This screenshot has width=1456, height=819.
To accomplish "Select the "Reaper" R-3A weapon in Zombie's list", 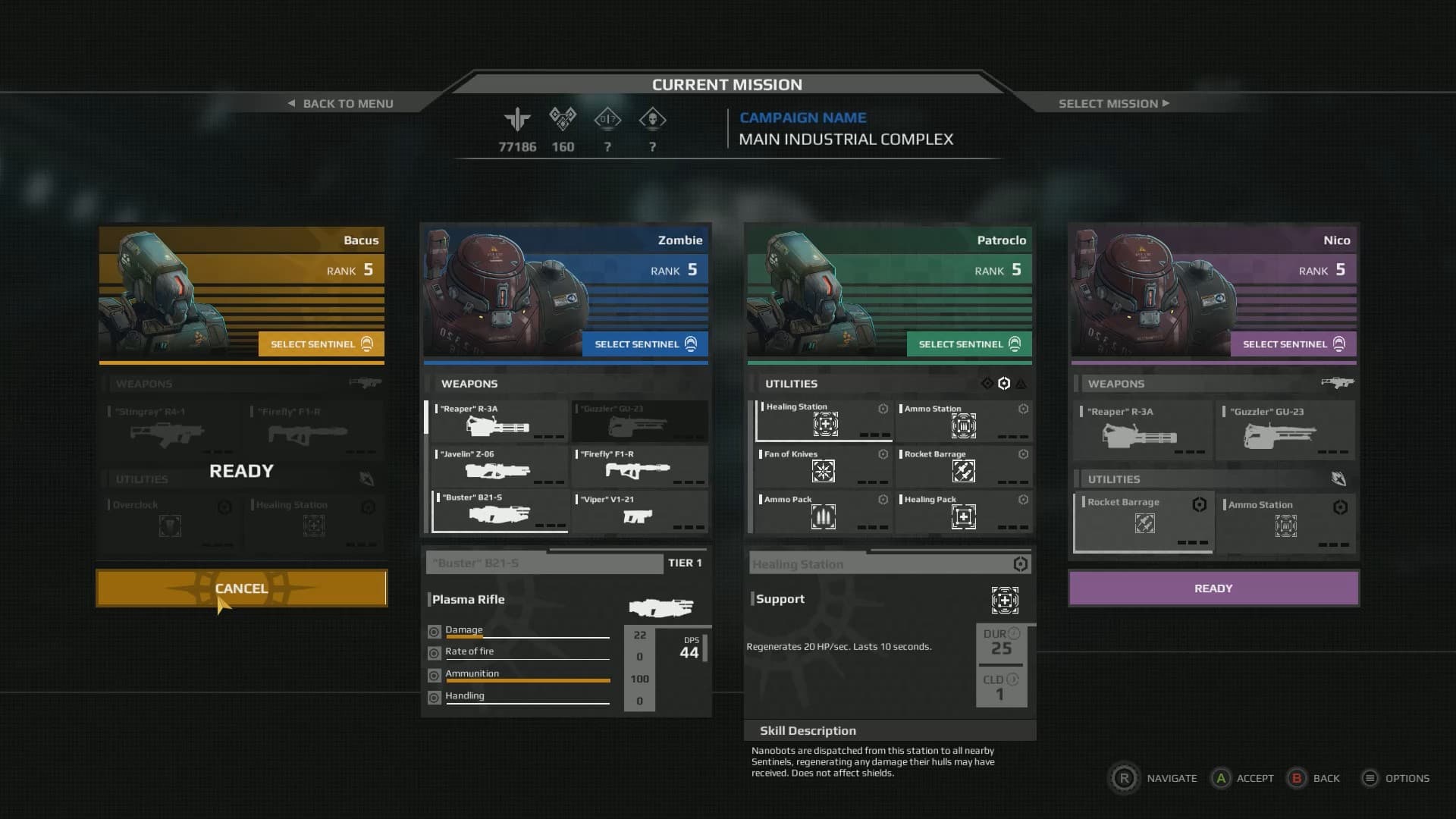I will [x=499, y=422].
